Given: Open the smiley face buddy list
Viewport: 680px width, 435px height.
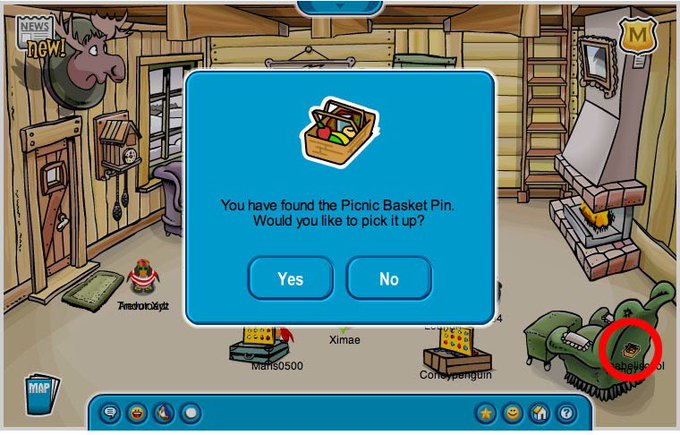Looking at the screenshot, I should pyautogui.click(x=513, y=412).
